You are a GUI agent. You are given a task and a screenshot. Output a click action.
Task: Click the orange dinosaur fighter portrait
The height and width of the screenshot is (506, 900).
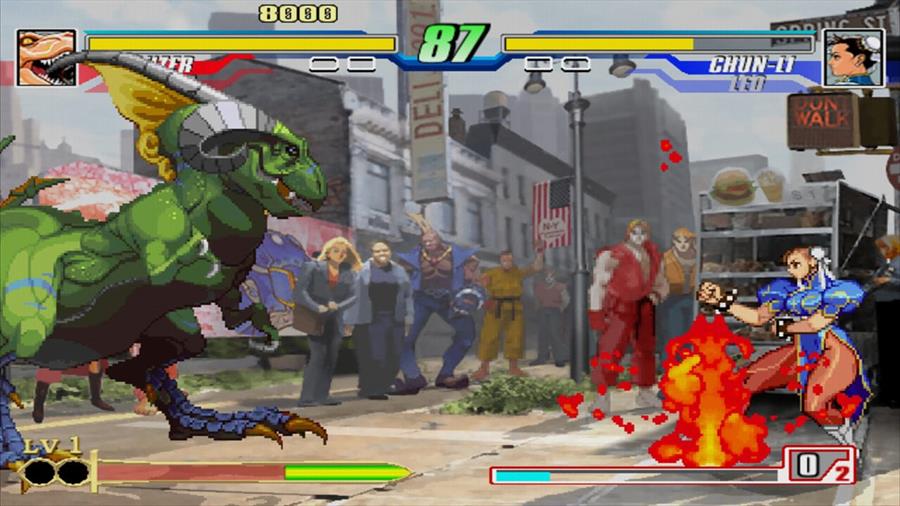coord(46,57)
